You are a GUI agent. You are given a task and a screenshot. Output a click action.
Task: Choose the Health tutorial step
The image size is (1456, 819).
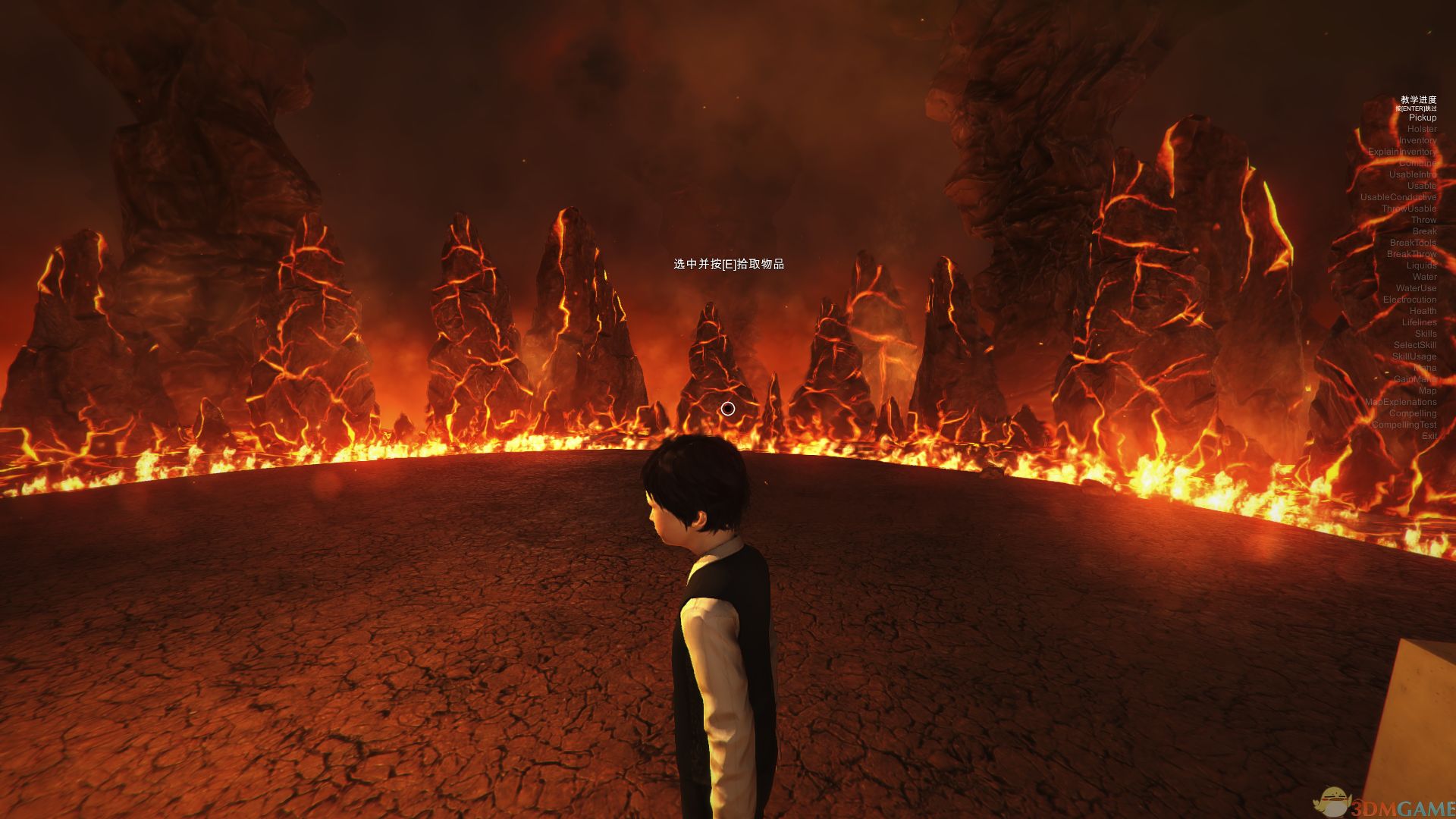pyautogui.click(x=1423, y=311)
